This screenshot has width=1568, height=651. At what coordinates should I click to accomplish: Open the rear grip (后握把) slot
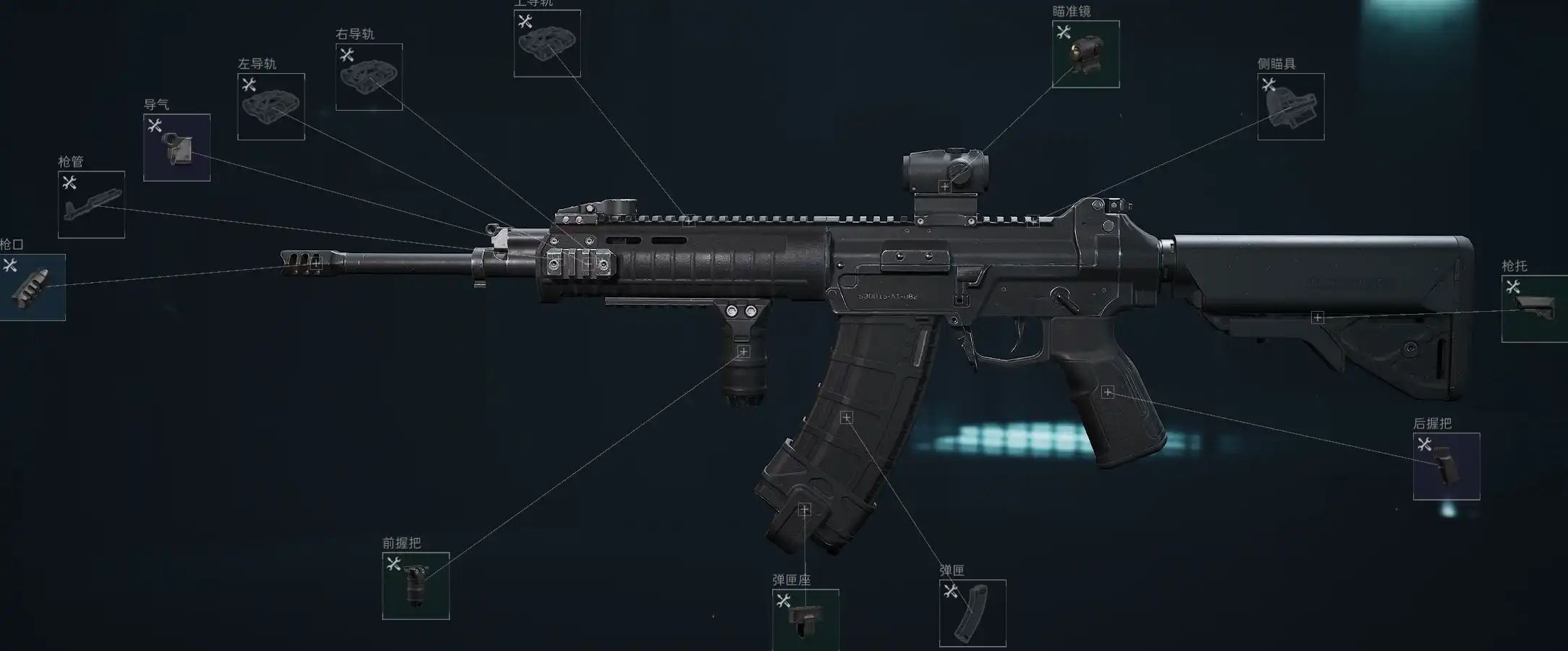1446,467
